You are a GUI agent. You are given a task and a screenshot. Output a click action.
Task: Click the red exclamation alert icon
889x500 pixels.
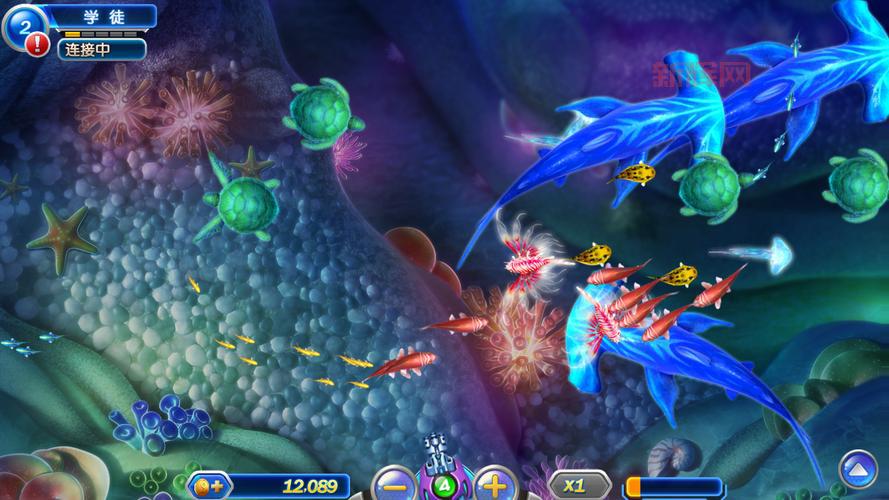[38, 44]
